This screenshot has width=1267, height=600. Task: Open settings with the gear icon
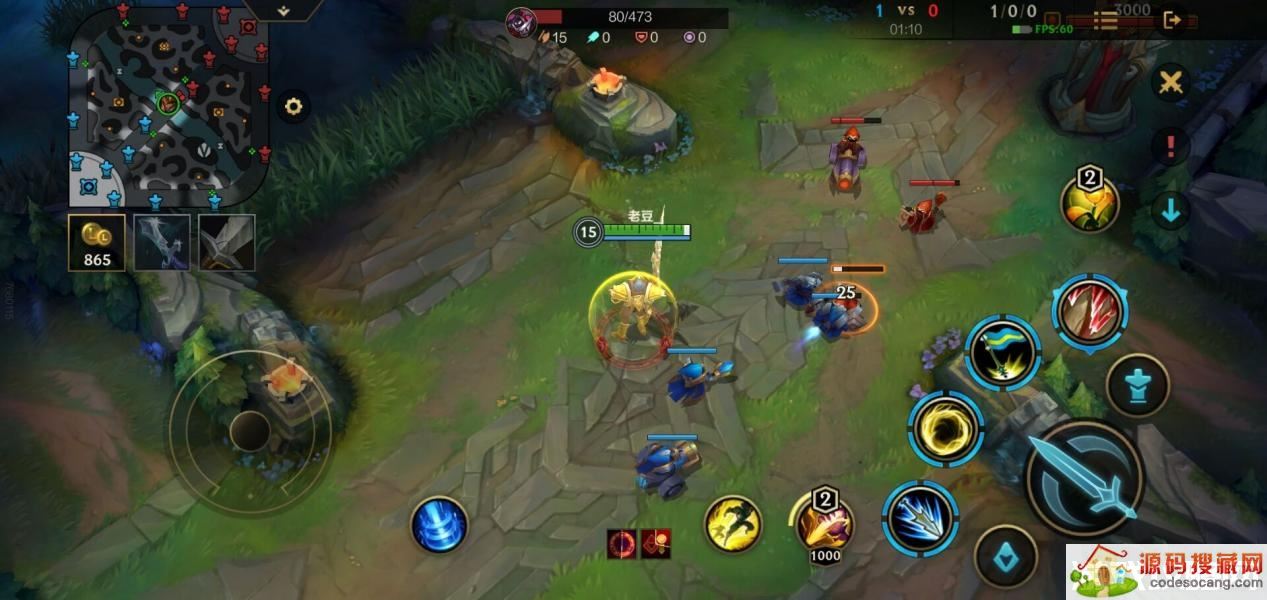[x=293, y=106]
